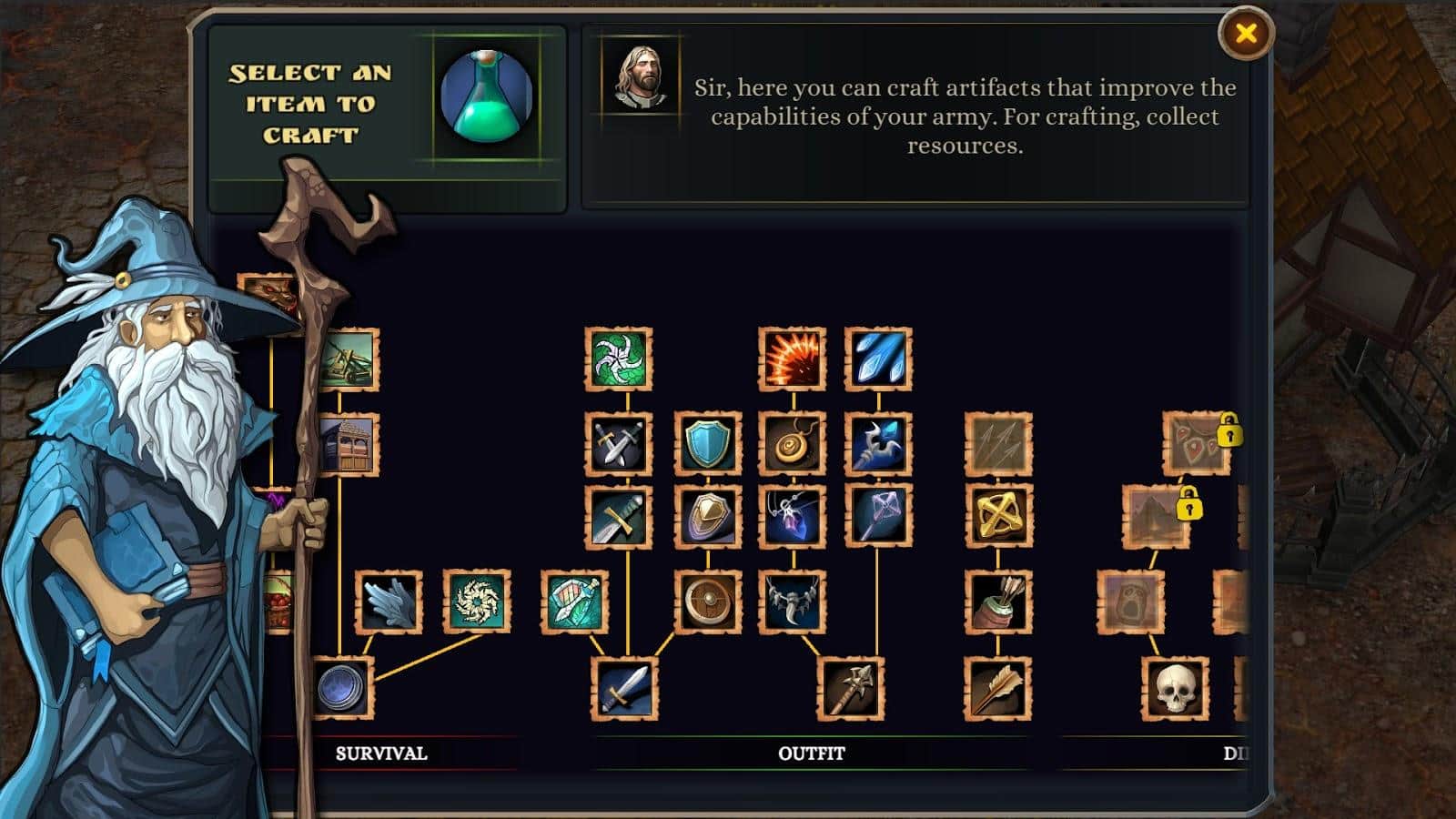
Task: Choose the gold medallion amulet
Action: 792,444
